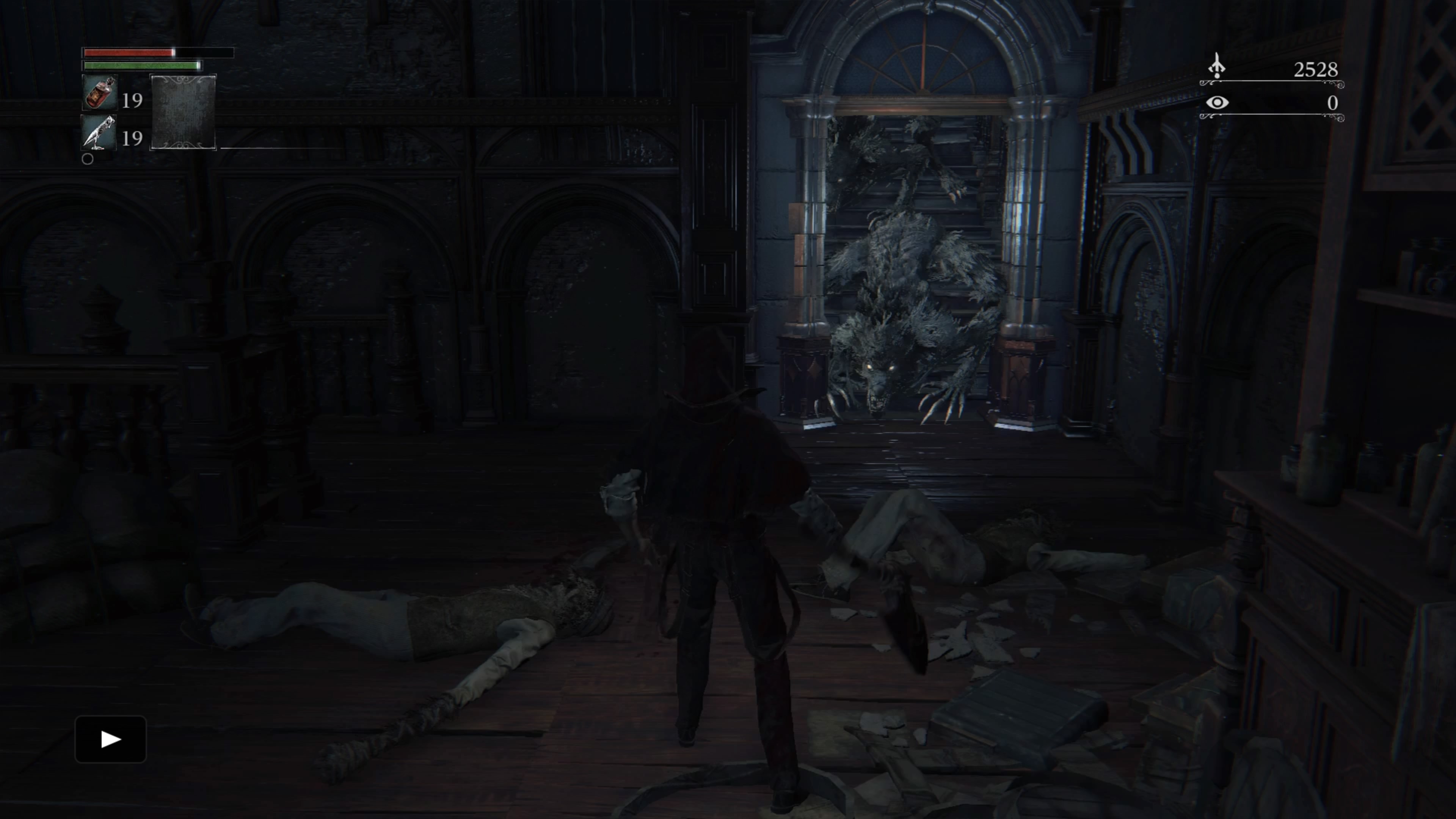Viewport: 1456px width, 819px height.
Task: Click the Insight eye icon
Action: pos(1217,102)
